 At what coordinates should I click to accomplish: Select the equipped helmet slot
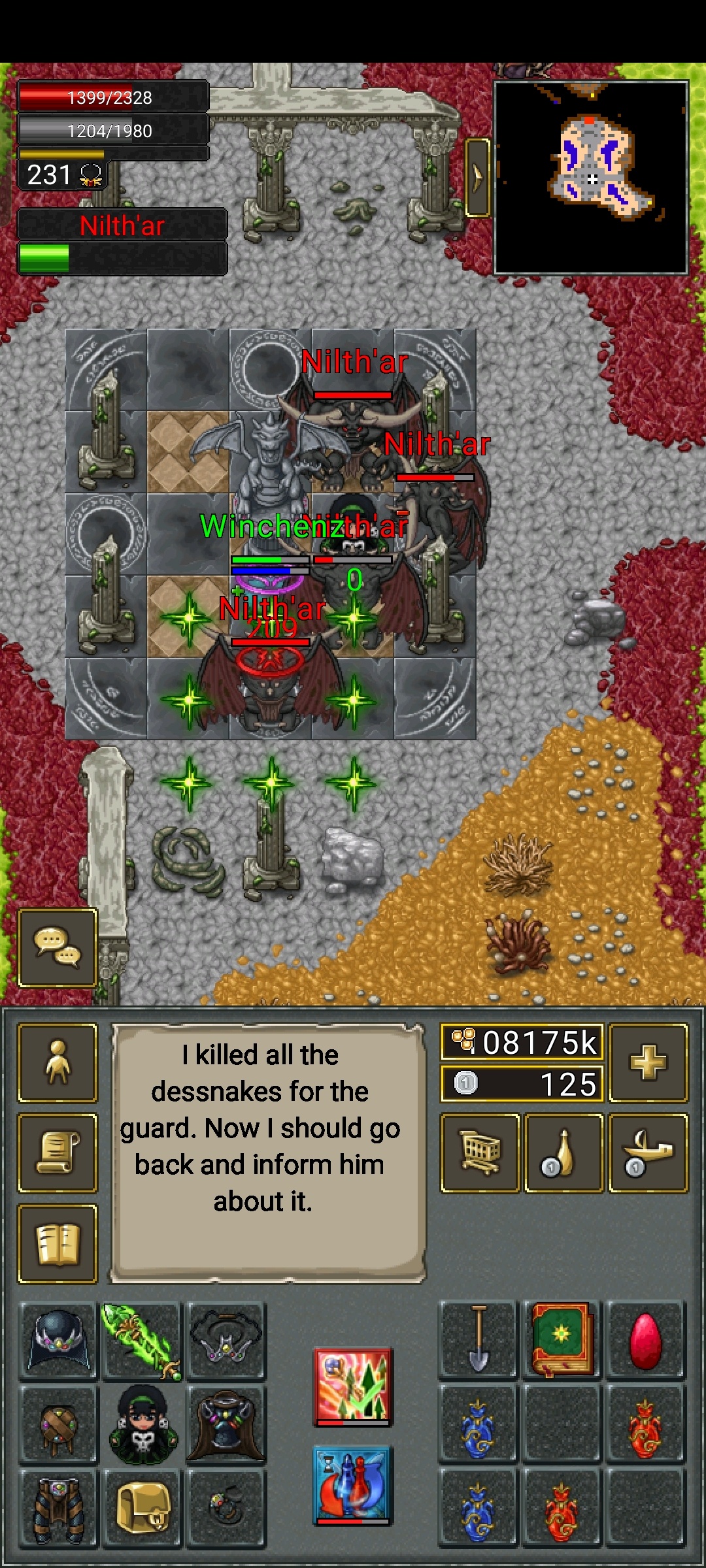[59, 1340]
